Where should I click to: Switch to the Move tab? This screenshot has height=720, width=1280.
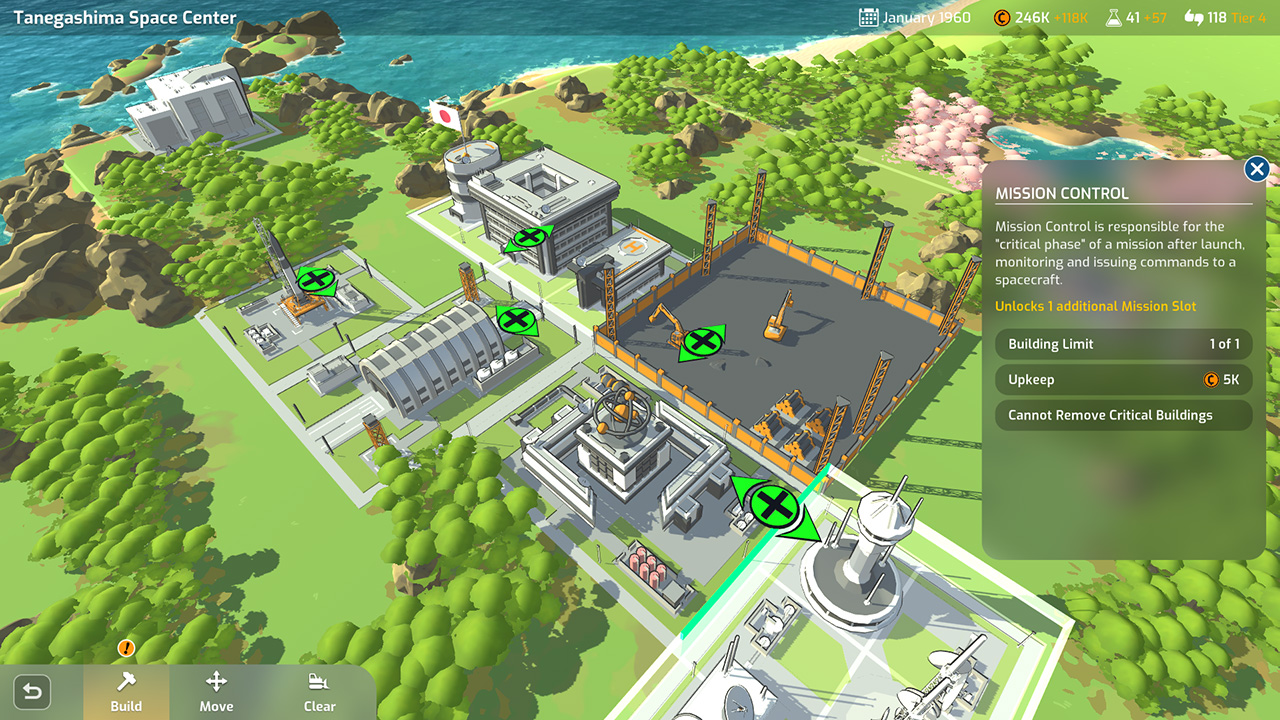point(216,691)
